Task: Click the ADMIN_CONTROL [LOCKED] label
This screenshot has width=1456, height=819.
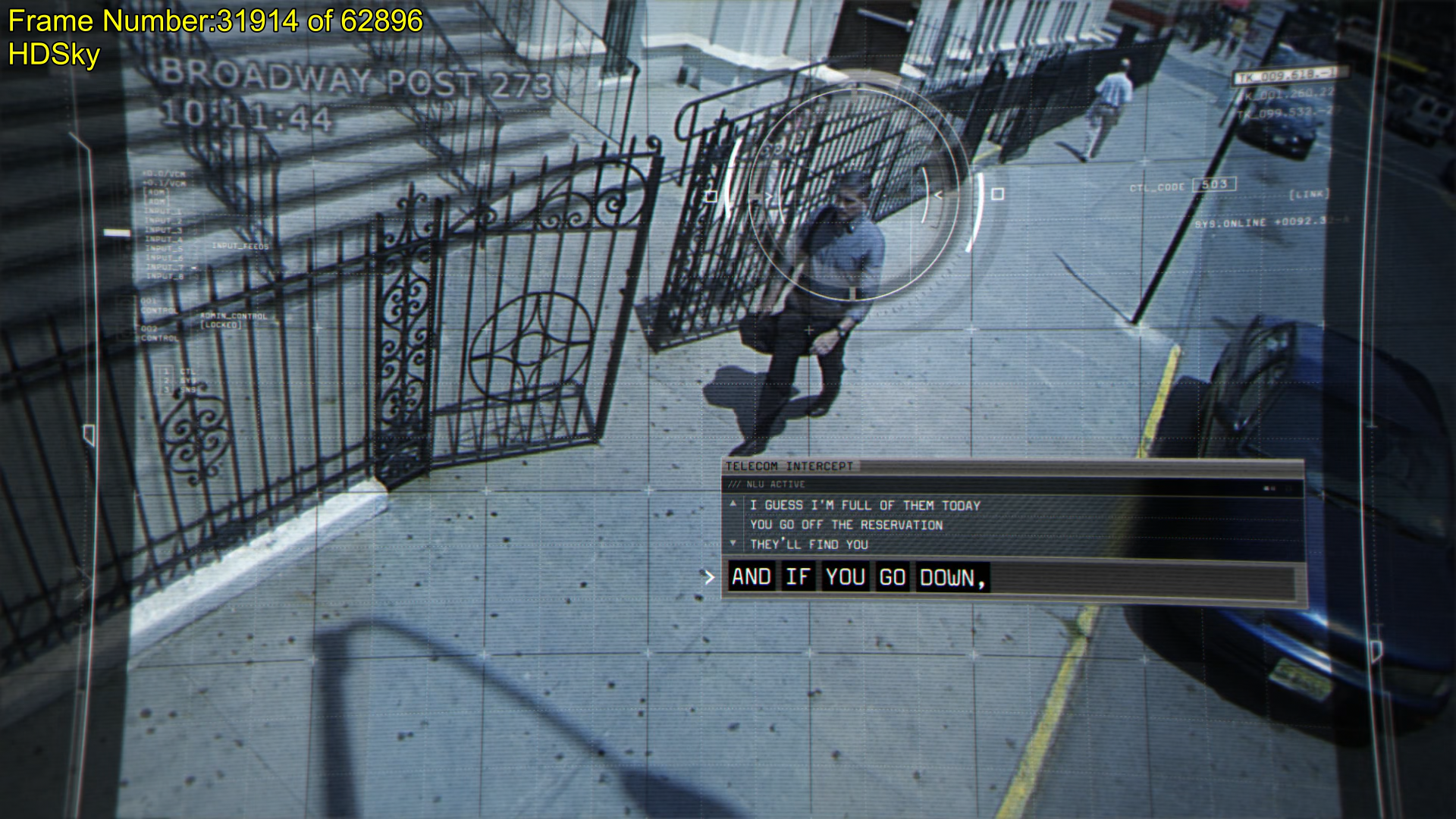Action: (234, 320)
